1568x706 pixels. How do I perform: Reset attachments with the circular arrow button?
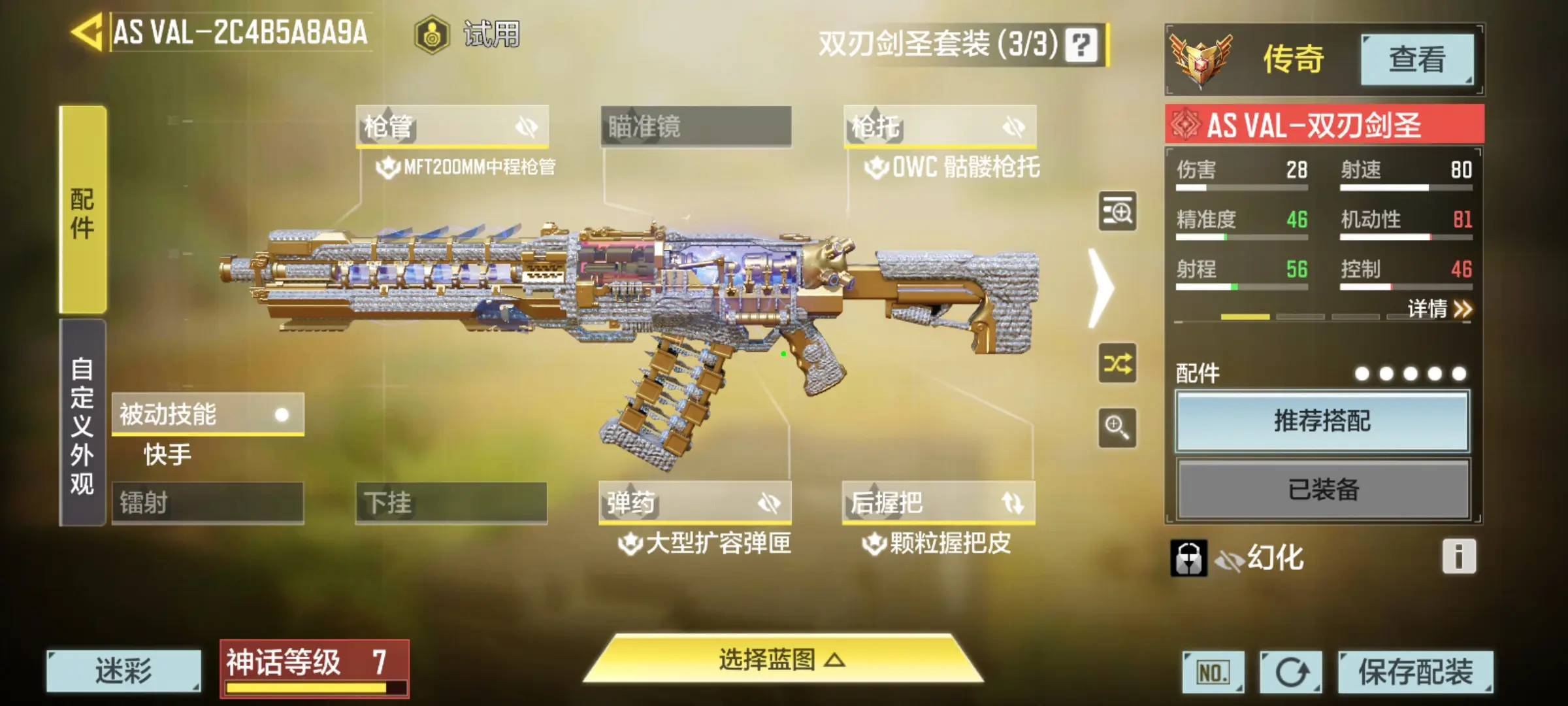(x=1290, y=672)
